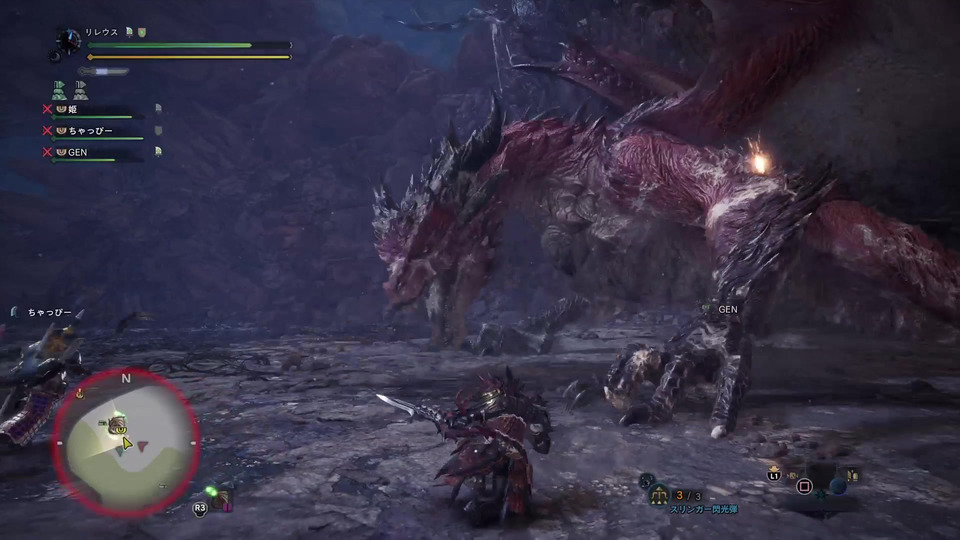Select party member ちゃっぴー in the list

(x=90, y=130)
